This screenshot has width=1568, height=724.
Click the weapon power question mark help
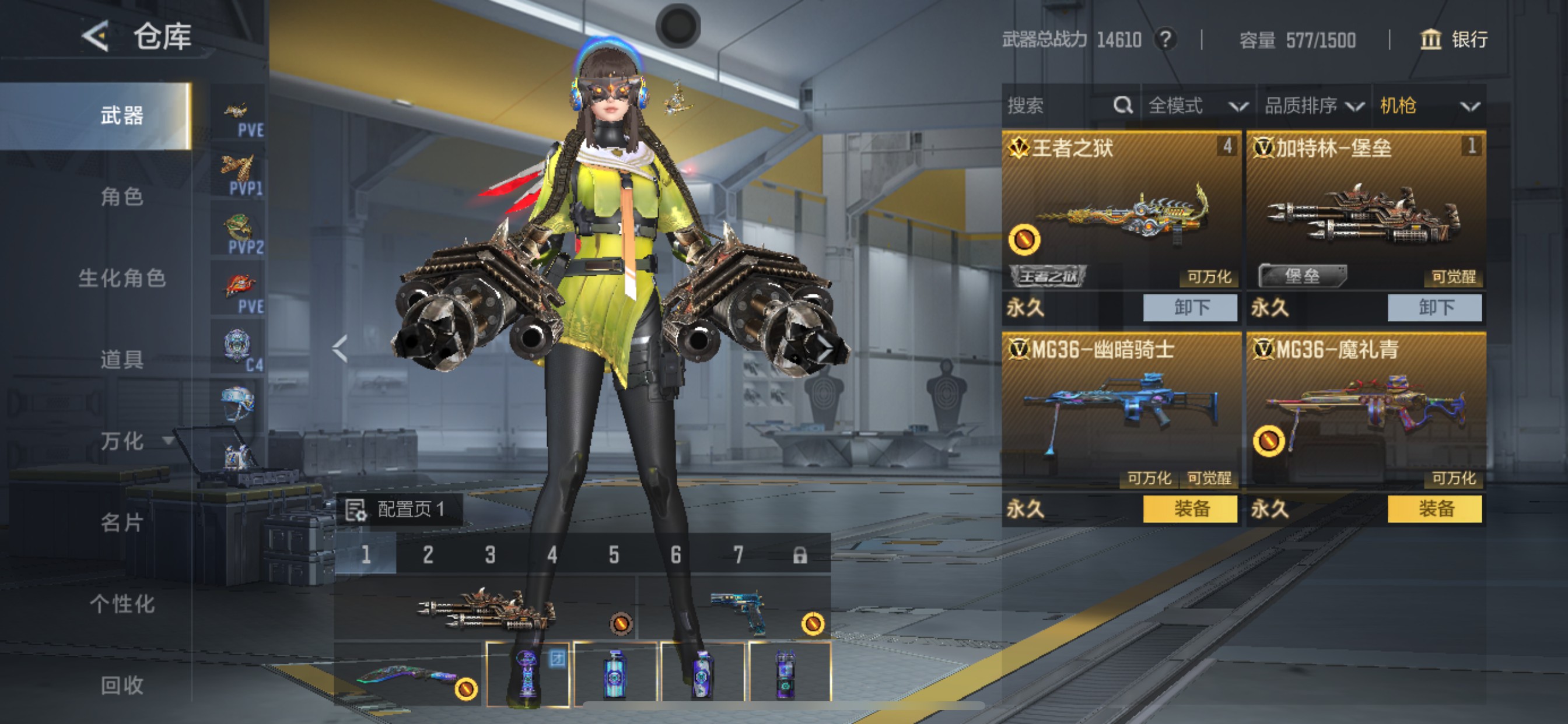coord(1165,40)
